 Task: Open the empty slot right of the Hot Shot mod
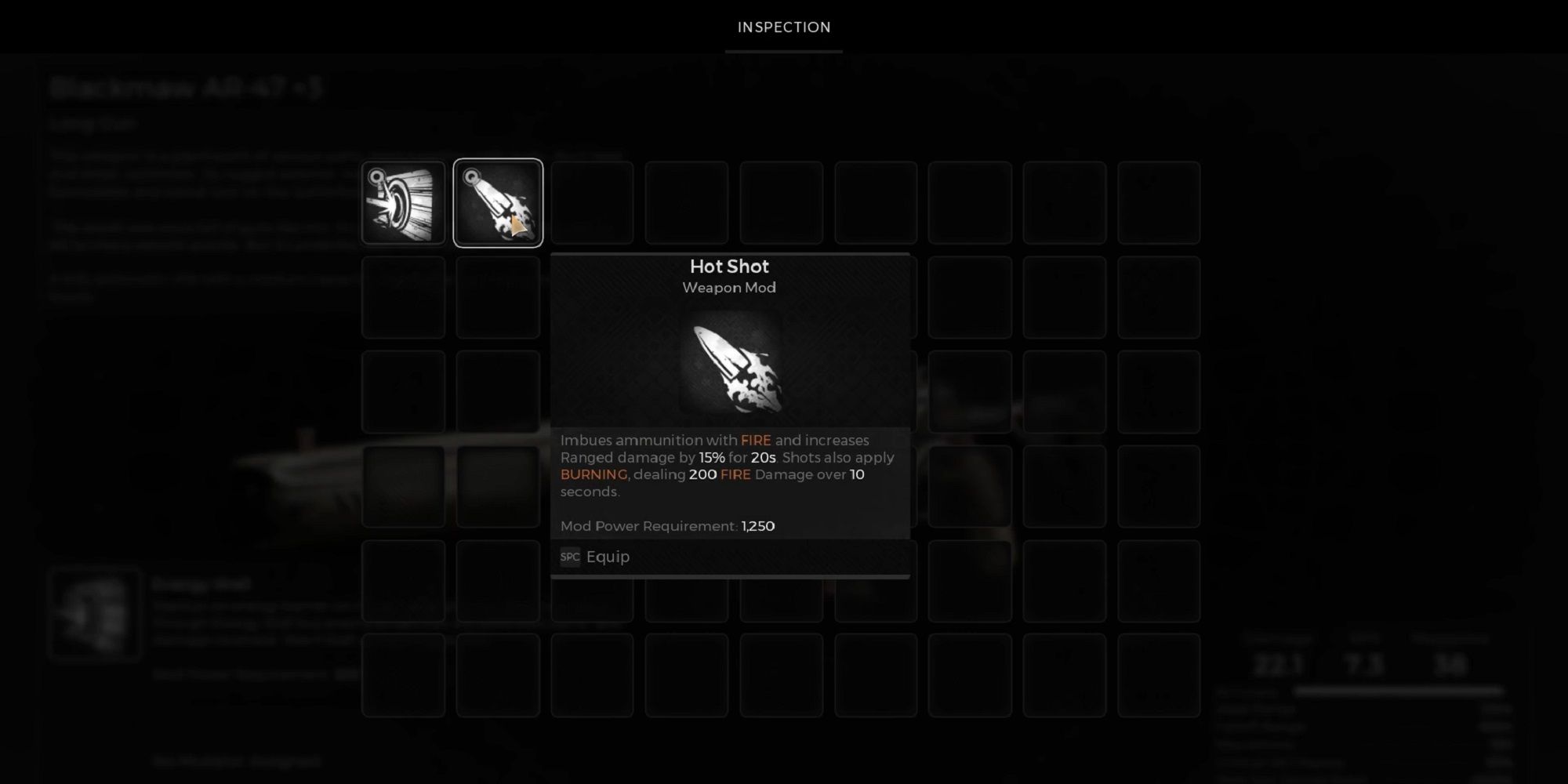click(592, 202)
